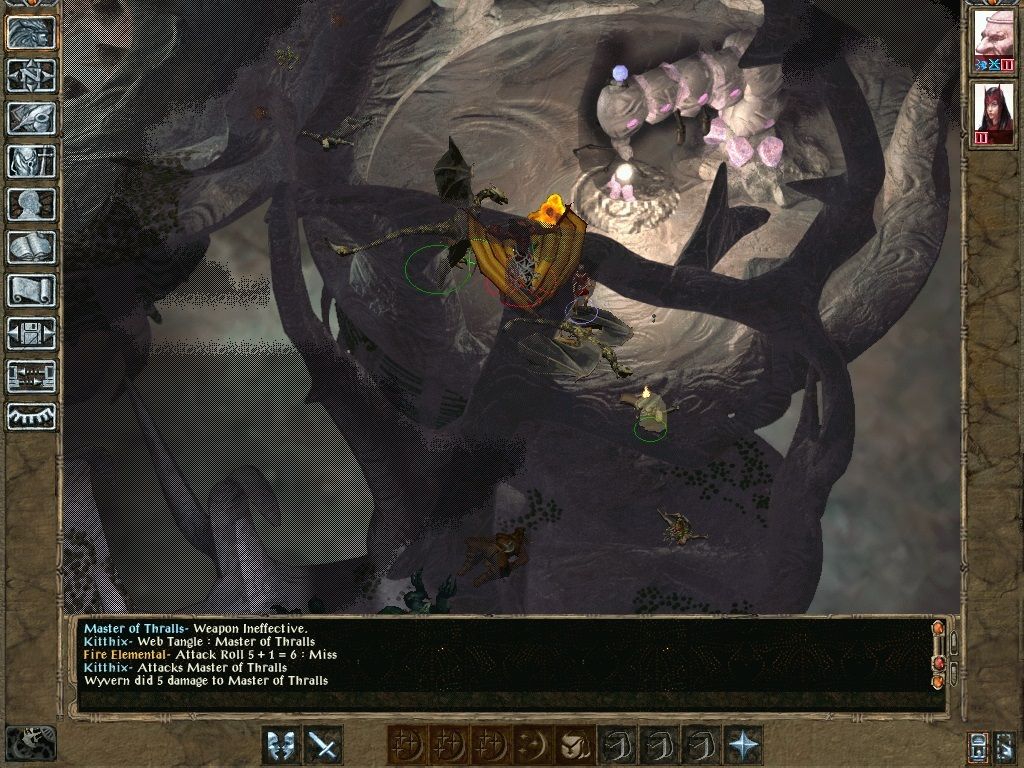This screenshot has height=768, width=1024.
Task: Select the red-haired woman's portrait
Action: pyautogui.click(x=993, y=111)
